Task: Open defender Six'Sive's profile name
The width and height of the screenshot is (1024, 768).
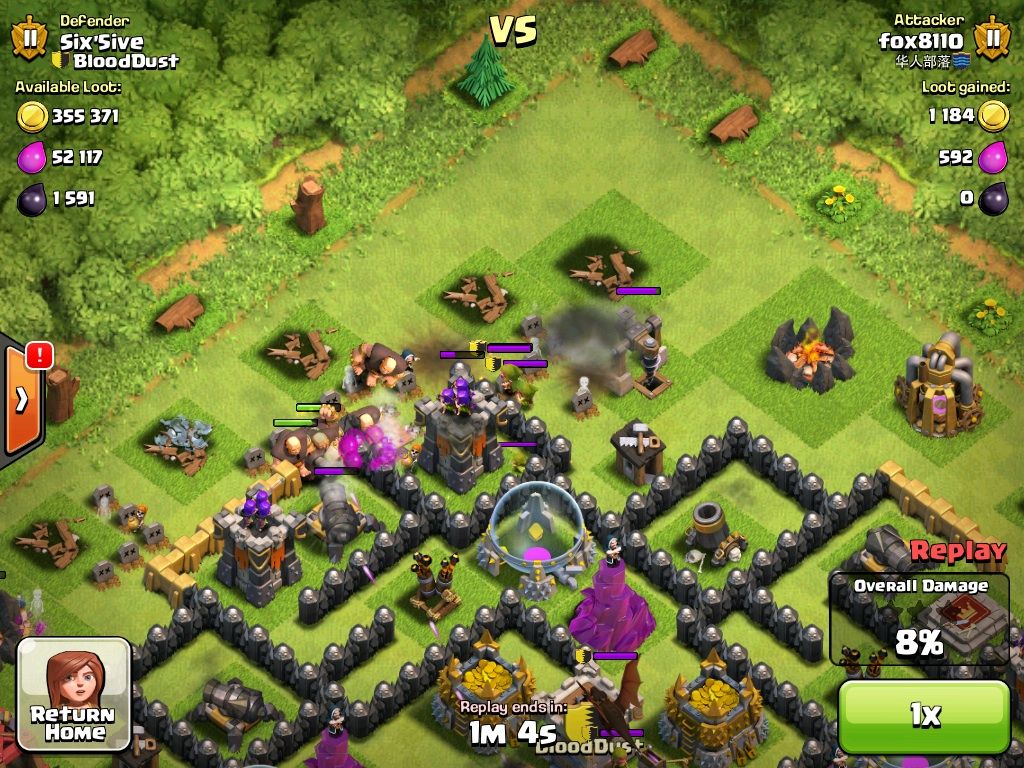Action: pos(101,42)
